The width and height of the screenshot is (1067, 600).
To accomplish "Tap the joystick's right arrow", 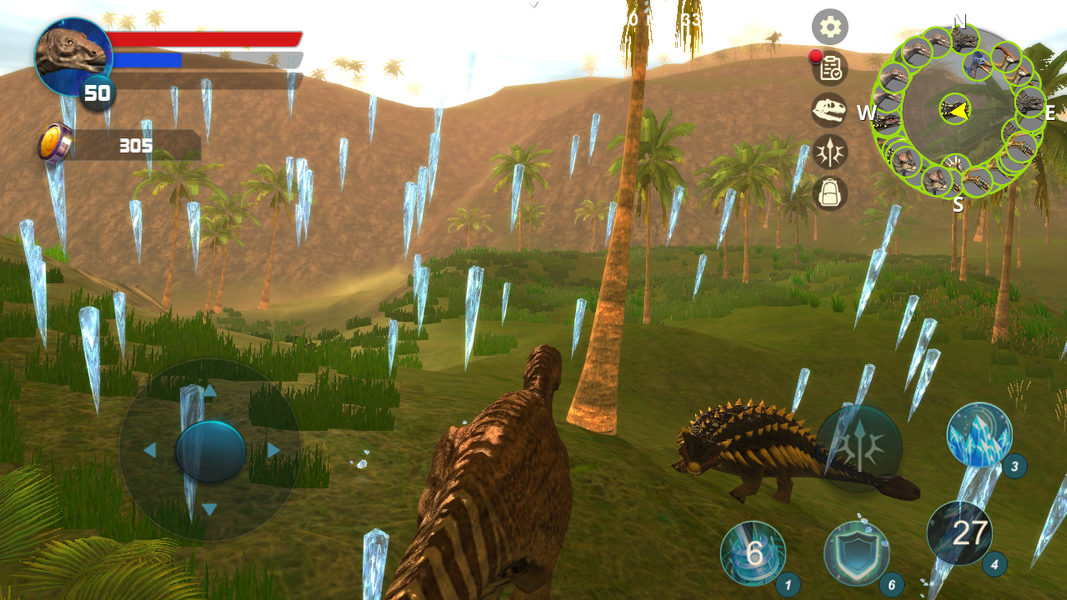I will 273,451.
